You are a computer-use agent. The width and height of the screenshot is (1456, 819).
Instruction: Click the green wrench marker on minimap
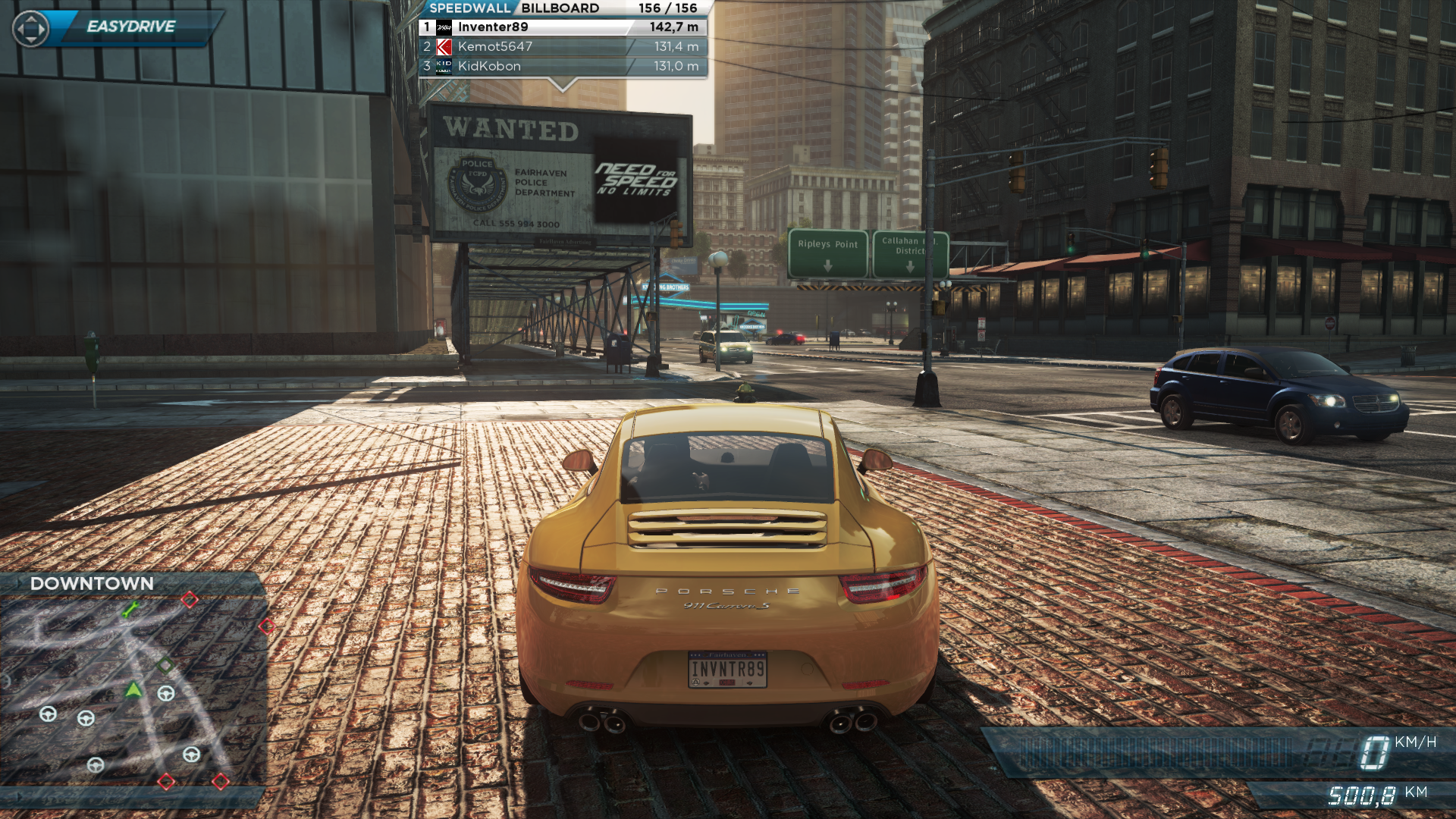point(130,609)
